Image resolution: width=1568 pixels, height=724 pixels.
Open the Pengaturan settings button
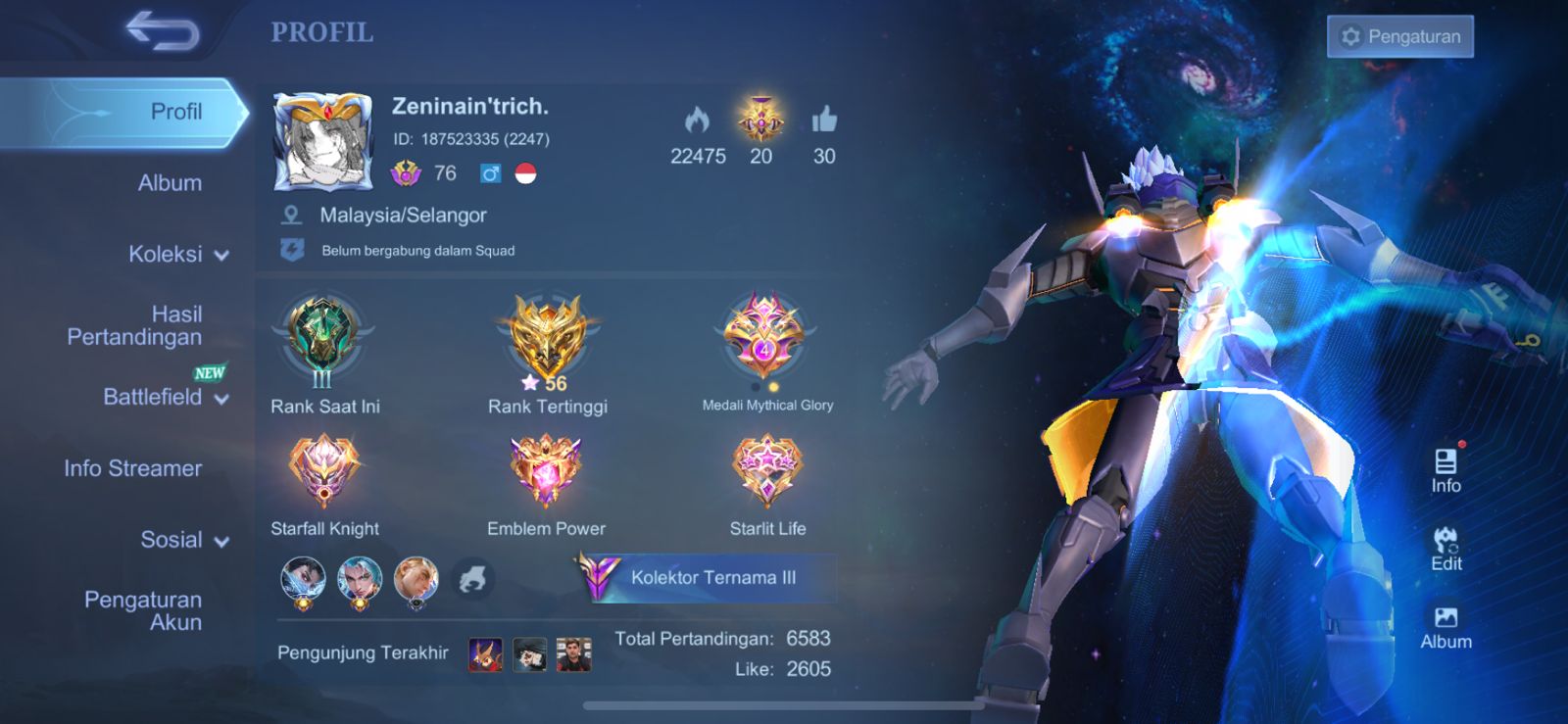click(x=1399, y=36)
